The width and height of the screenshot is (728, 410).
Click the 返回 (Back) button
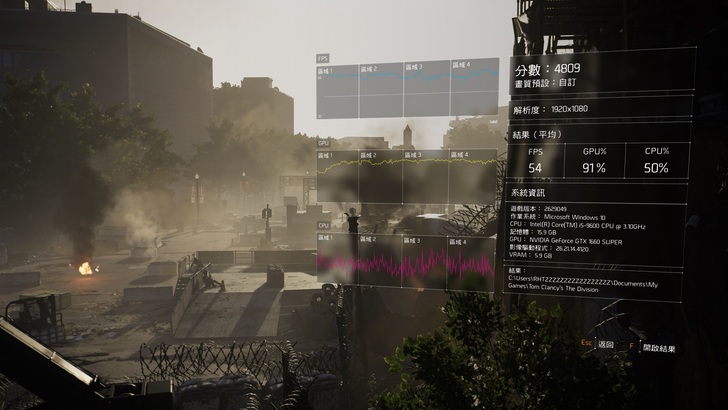pyautogui.click(x=604, y=344)
